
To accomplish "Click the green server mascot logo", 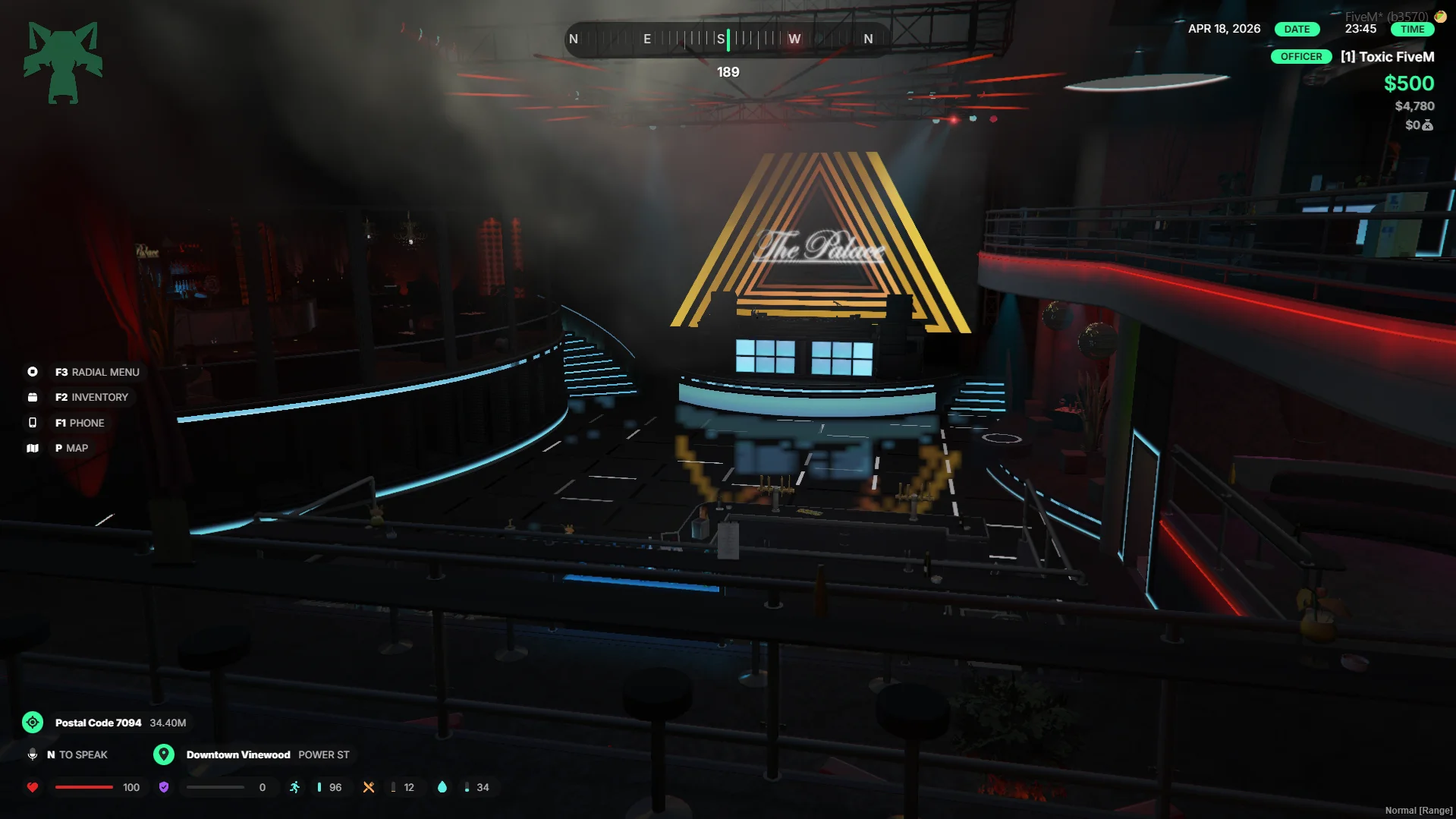I will (63, 62).
